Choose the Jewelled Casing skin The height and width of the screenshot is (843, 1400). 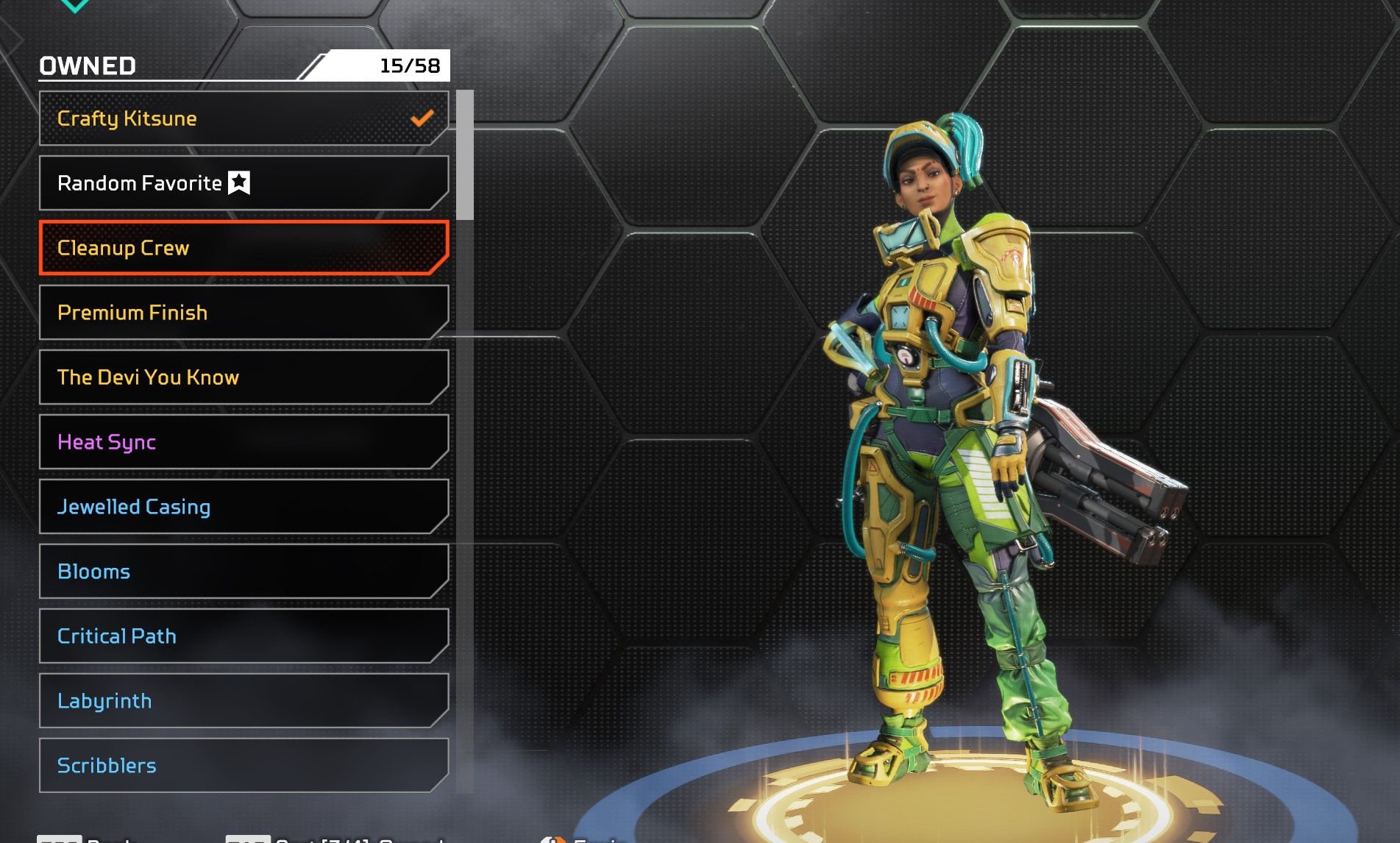coord(243,507)
